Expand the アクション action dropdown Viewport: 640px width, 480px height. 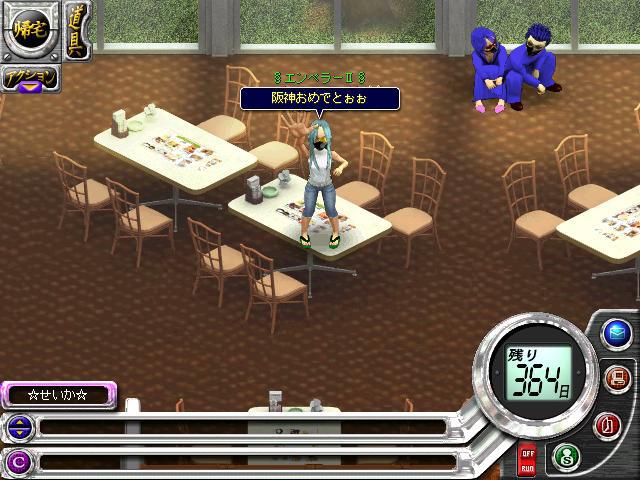pos(29,80)
